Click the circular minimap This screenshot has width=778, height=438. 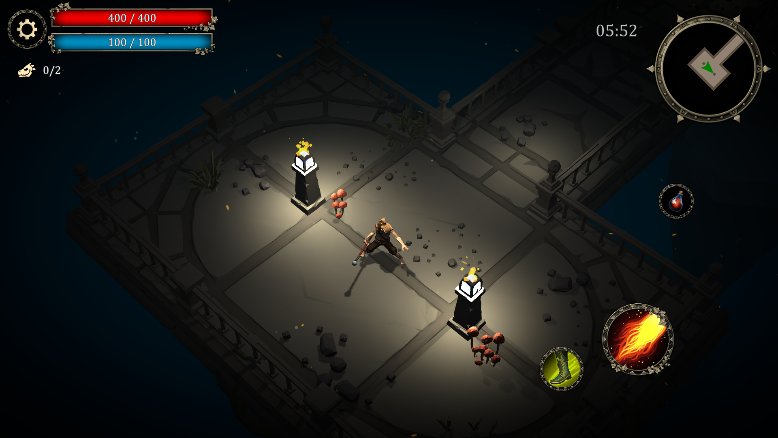708,68
